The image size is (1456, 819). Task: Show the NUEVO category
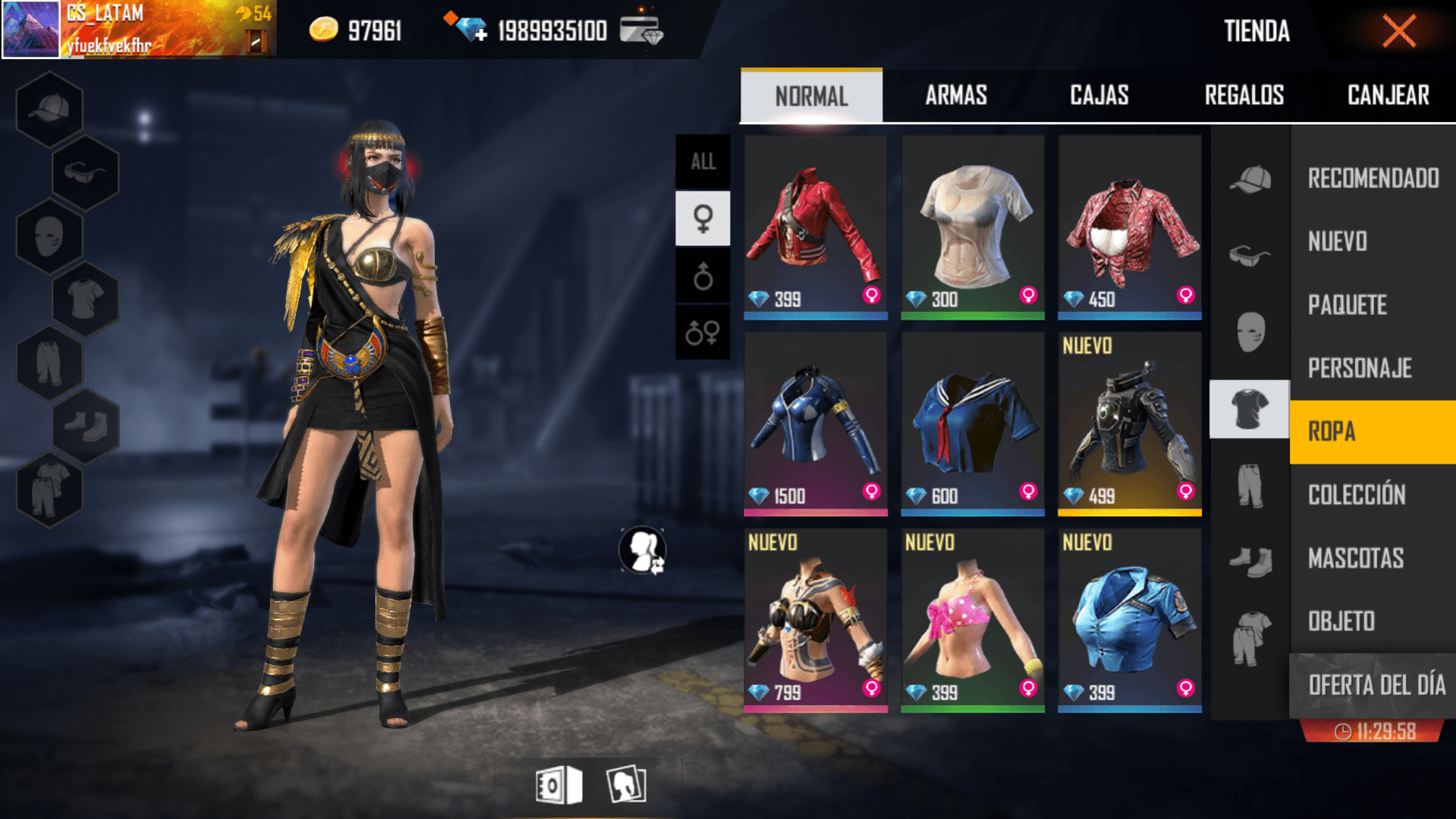[x=1338, y=241]
